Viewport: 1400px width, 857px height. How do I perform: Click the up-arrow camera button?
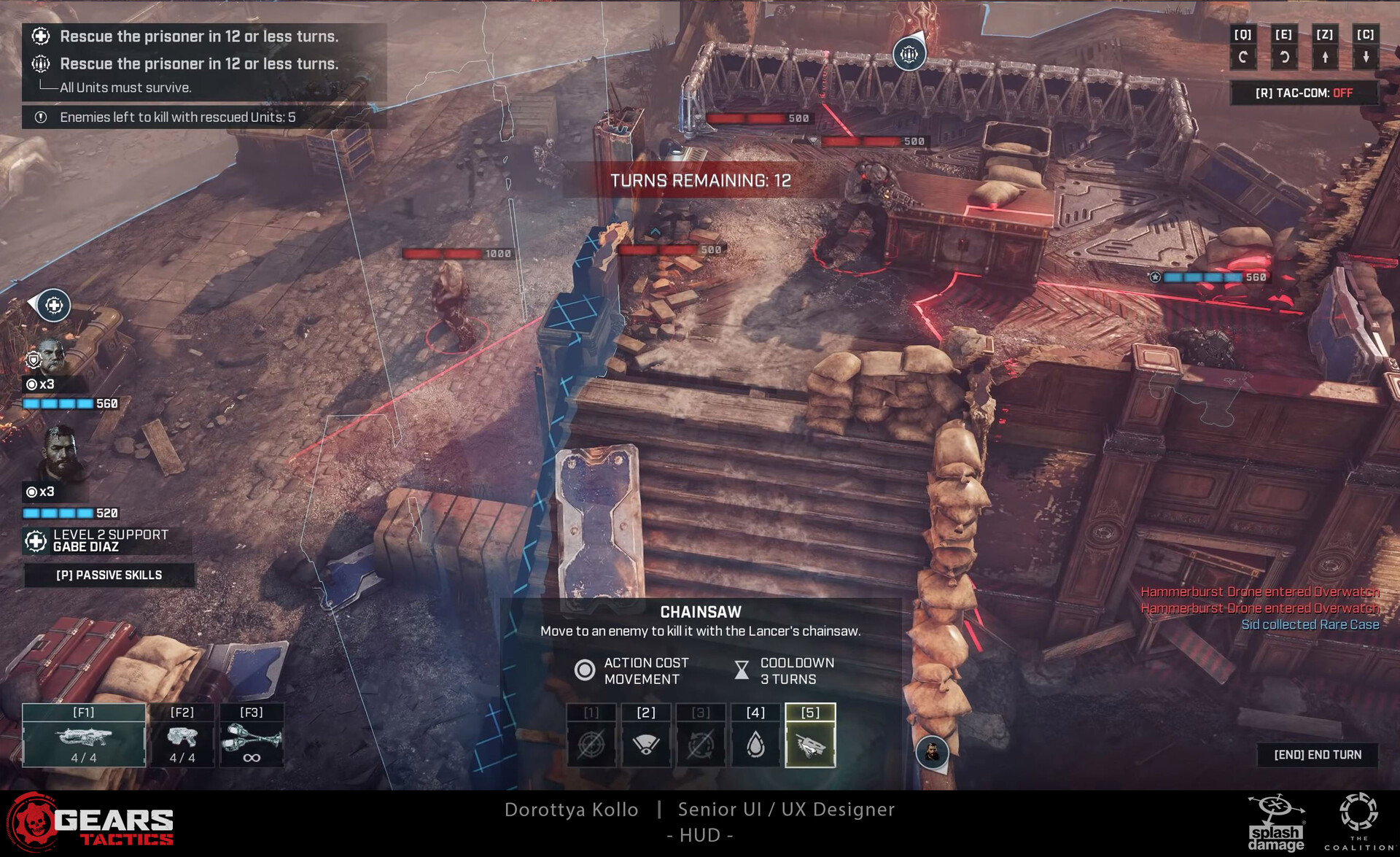click(1325, 56)
